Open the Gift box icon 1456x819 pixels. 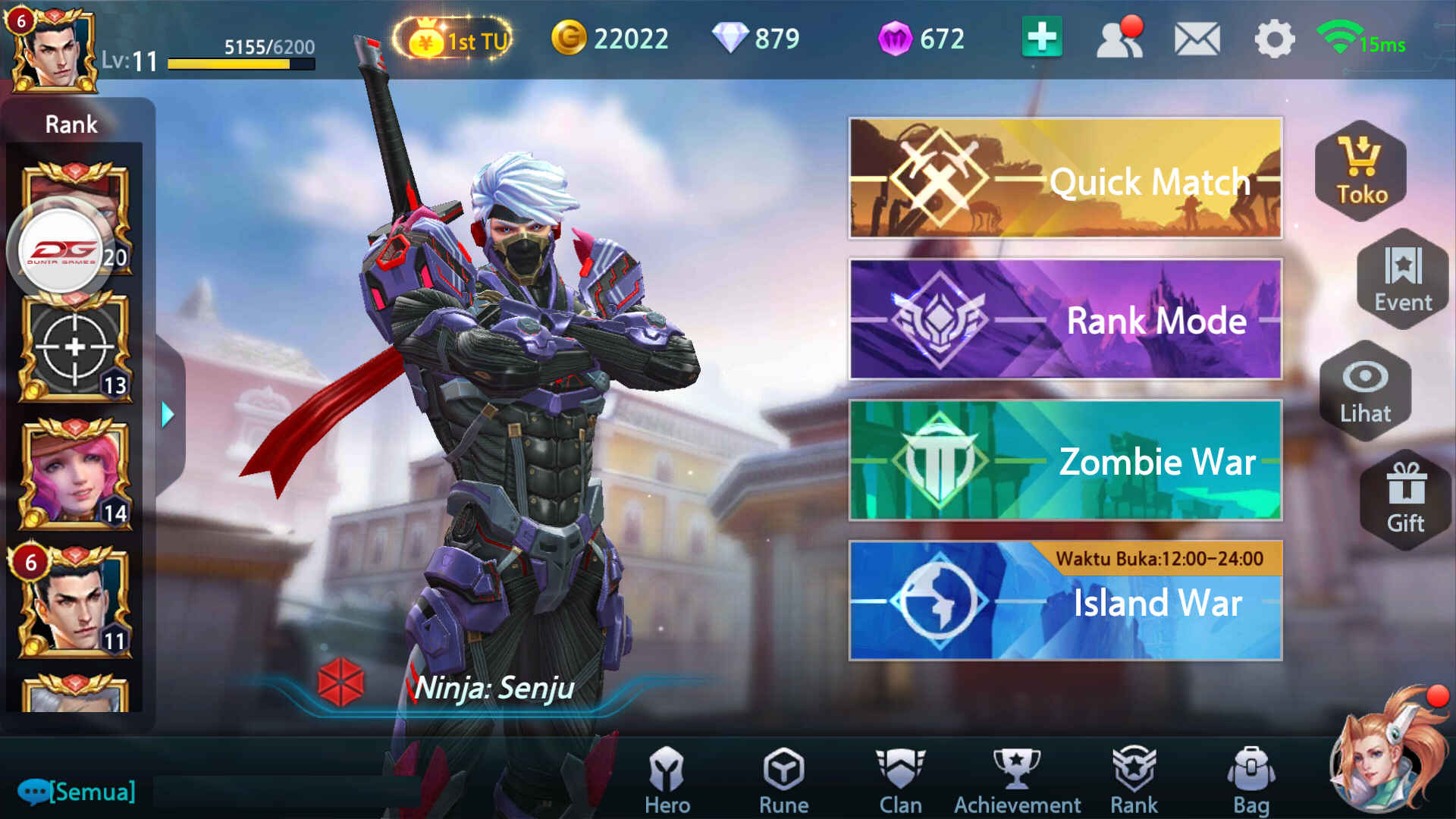1405,500
